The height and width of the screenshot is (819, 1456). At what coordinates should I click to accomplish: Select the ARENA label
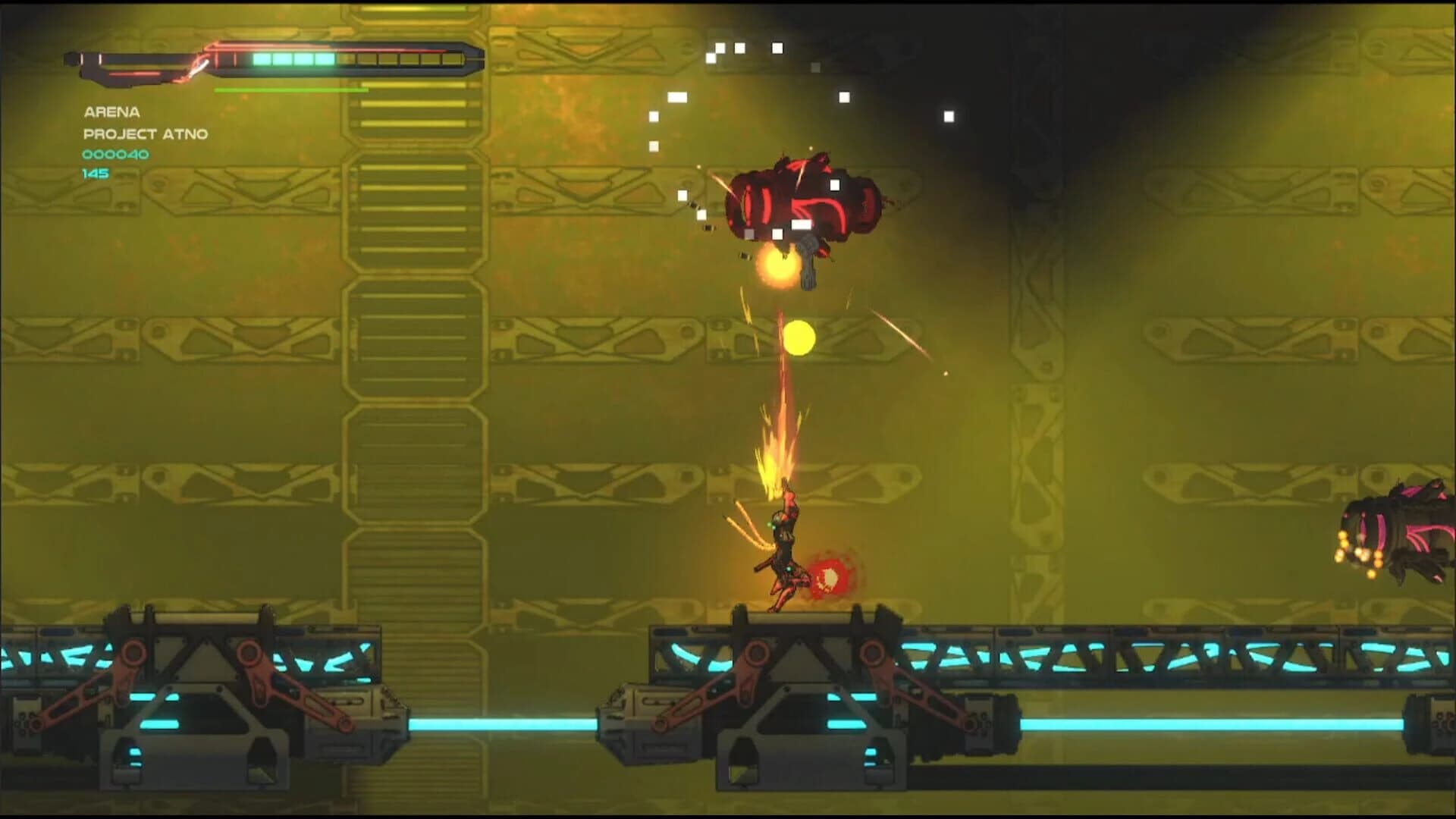(112, 111)
